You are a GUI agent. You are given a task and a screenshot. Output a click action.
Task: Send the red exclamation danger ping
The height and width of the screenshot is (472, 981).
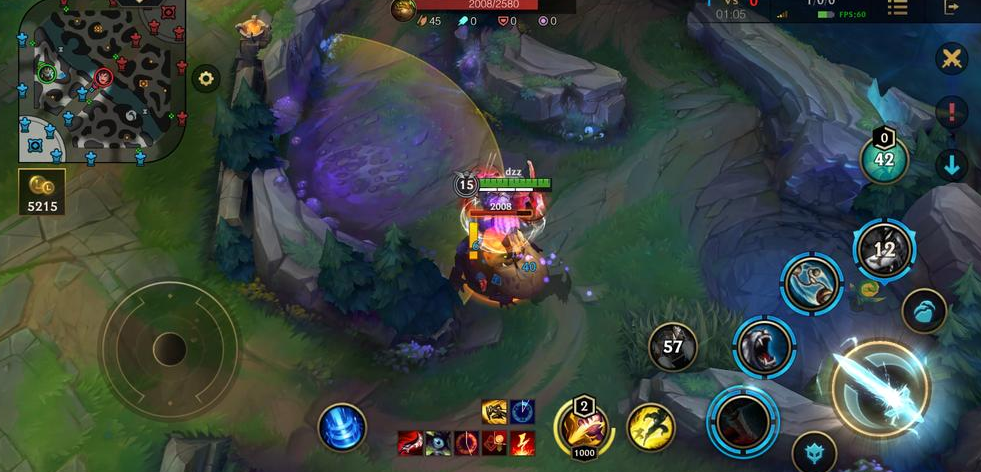pyautogui.click(x=951, y=111)
